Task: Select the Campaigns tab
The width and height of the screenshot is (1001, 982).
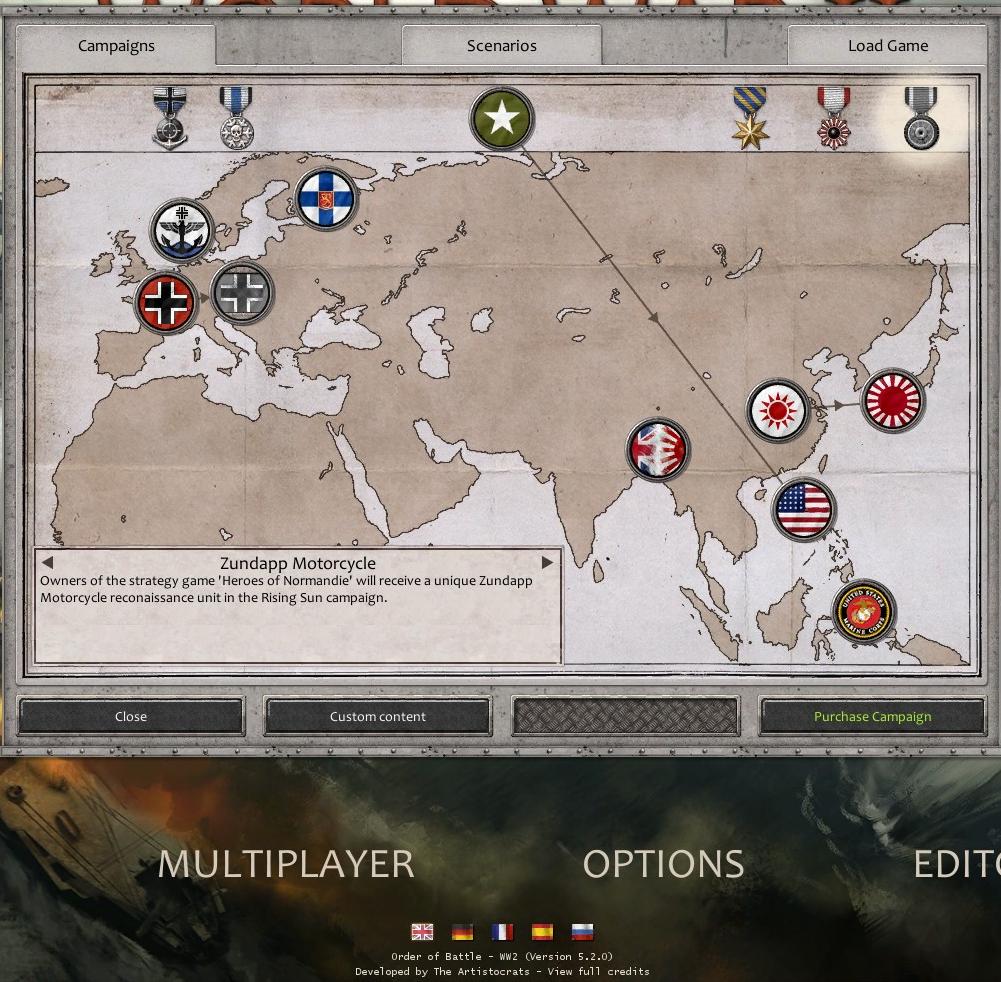Action: pyautogui.click(x=116, y=46)
